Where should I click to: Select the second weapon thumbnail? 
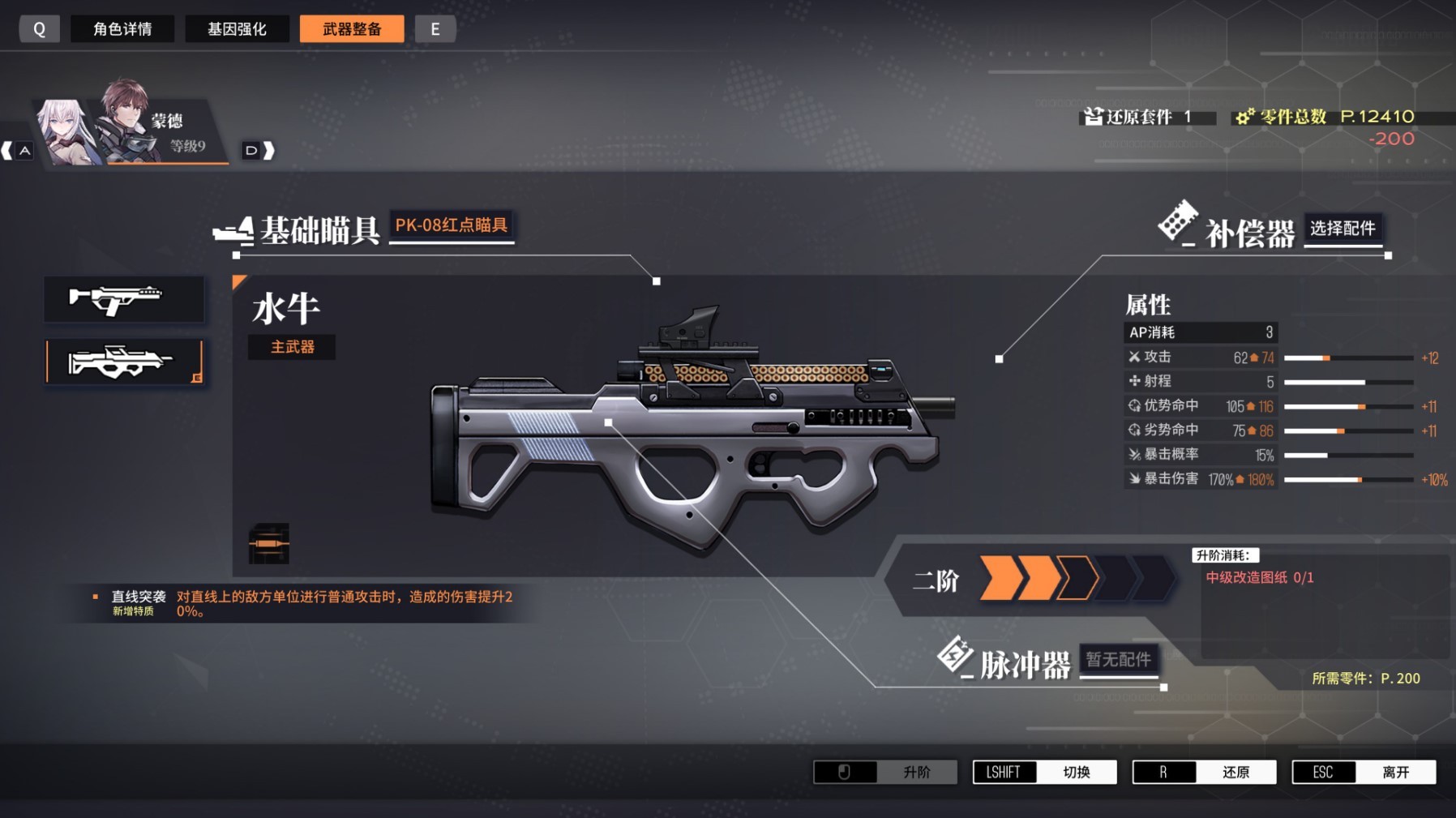tap(124, 362)
